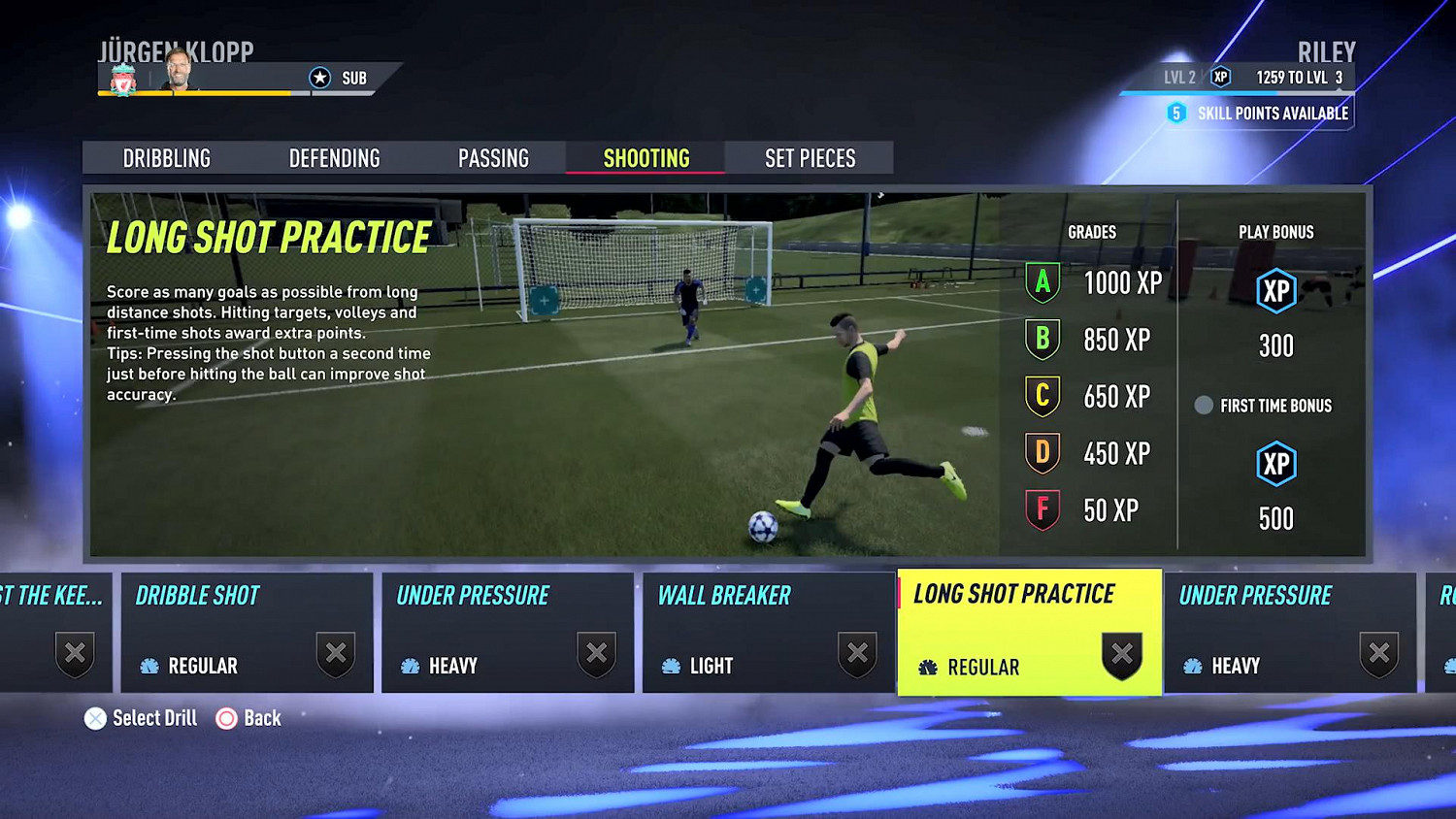The image size is (1456, 819).
Task: Select the grade F badge icon
Action: (1042, 509)
